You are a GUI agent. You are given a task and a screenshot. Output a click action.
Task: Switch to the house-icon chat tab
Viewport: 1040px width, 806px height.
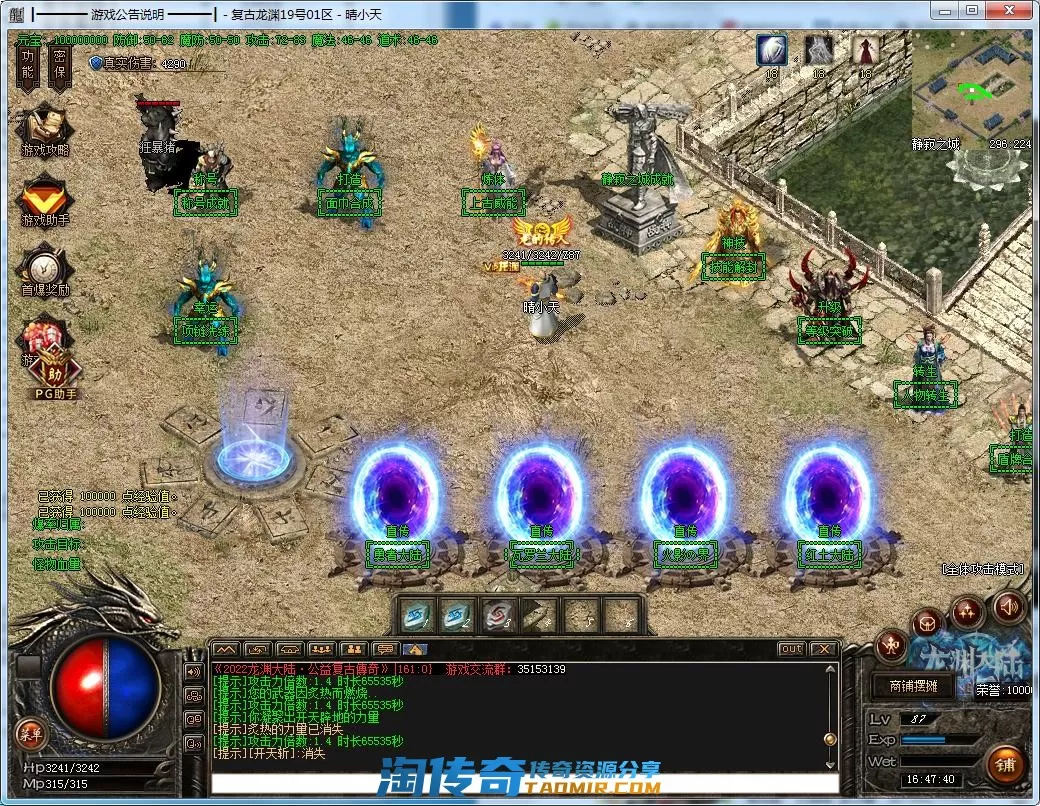[415, 649]
